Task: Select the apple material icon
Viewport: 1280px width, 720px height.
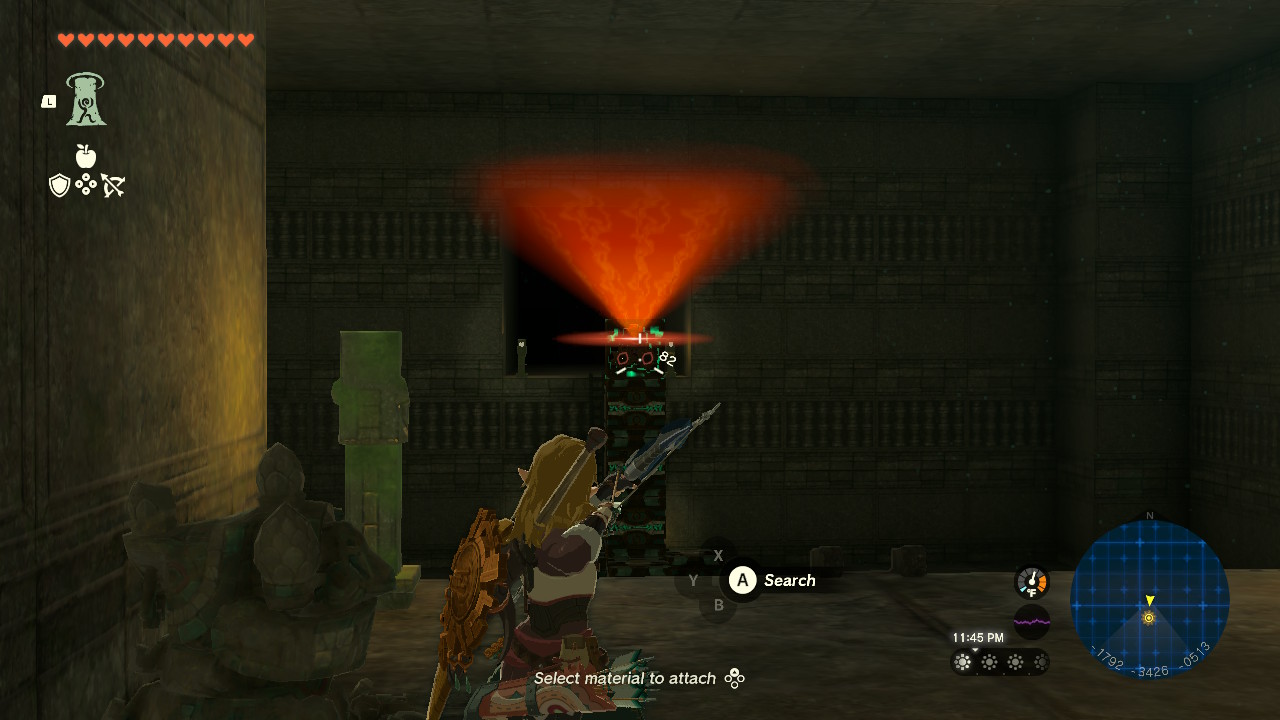Action: (x=86, y=156)
